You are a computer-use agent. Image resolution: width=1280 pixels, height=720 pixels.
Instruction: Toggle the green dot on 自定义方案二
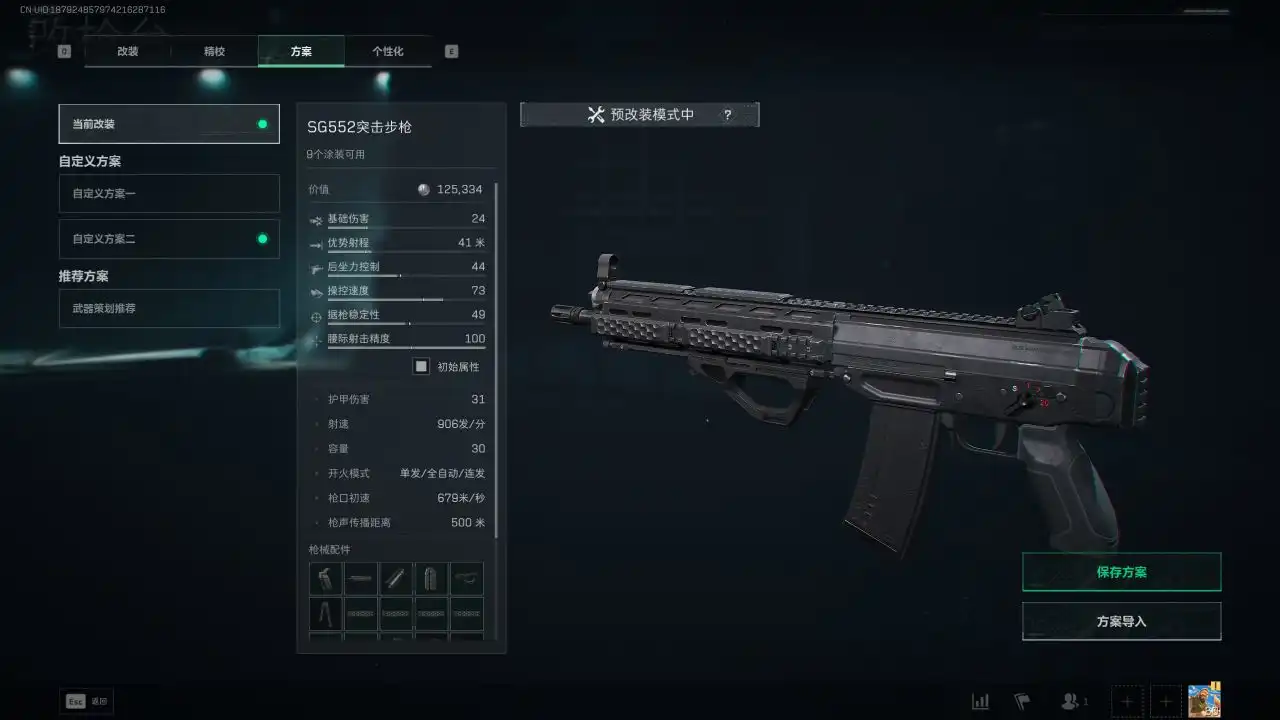[x=261, y=238]
